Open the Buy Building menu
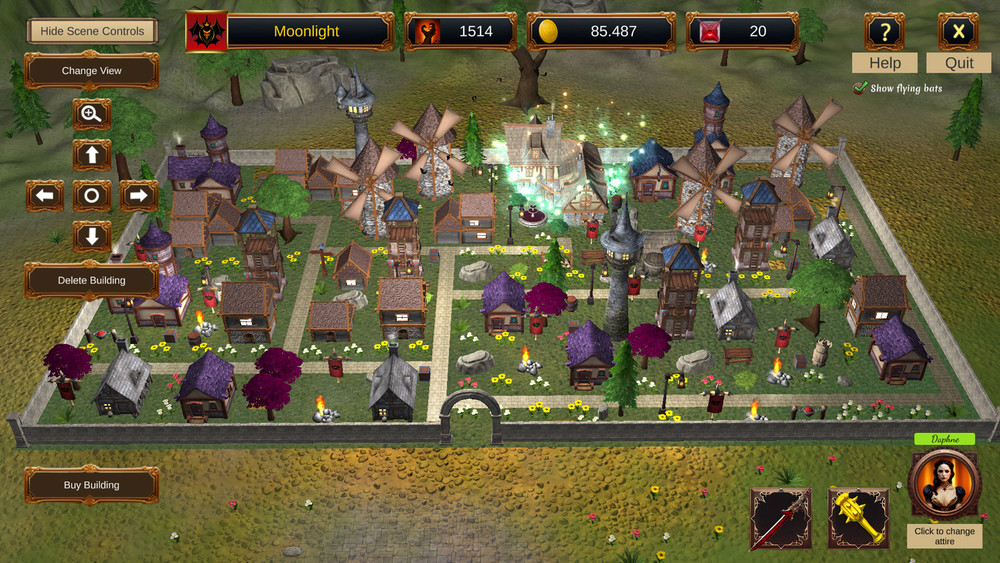The height and width of the screenshot is (563, 1000). coord(92,485)
